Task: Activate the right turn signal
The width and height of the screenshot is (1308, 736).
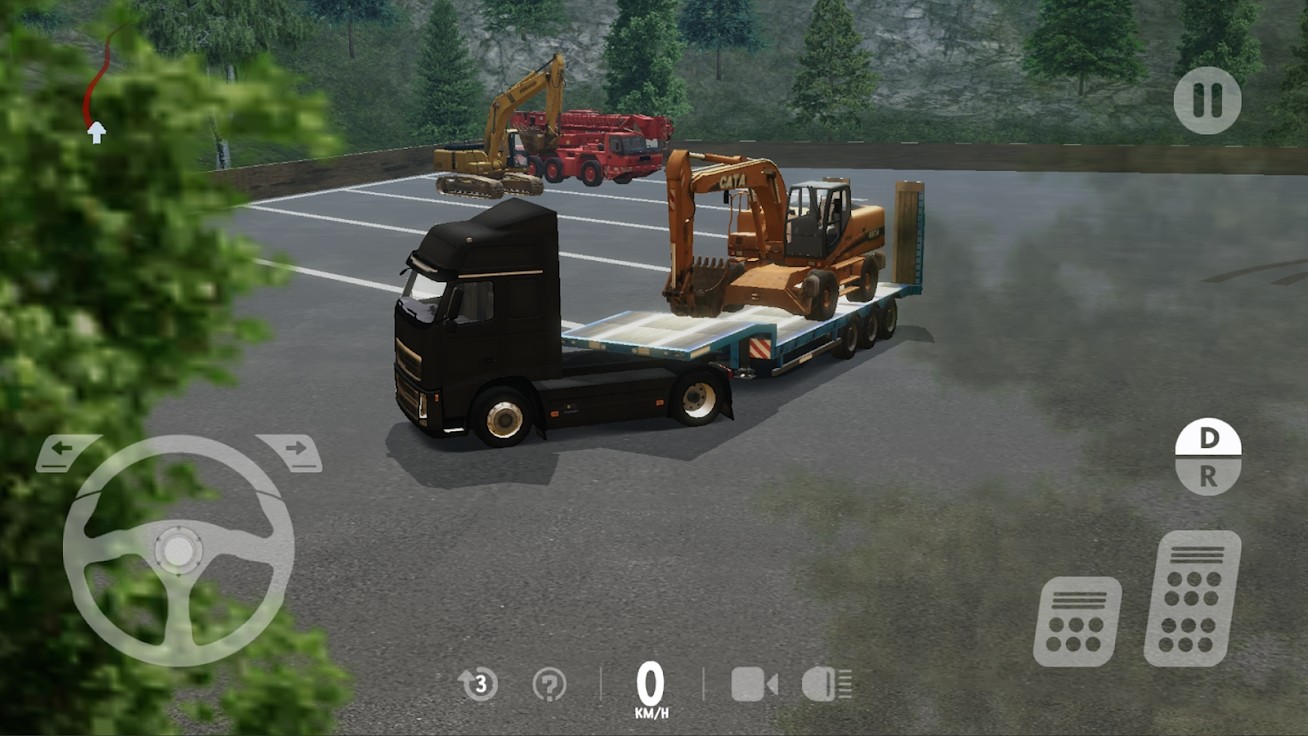Action: click(297, 449)
